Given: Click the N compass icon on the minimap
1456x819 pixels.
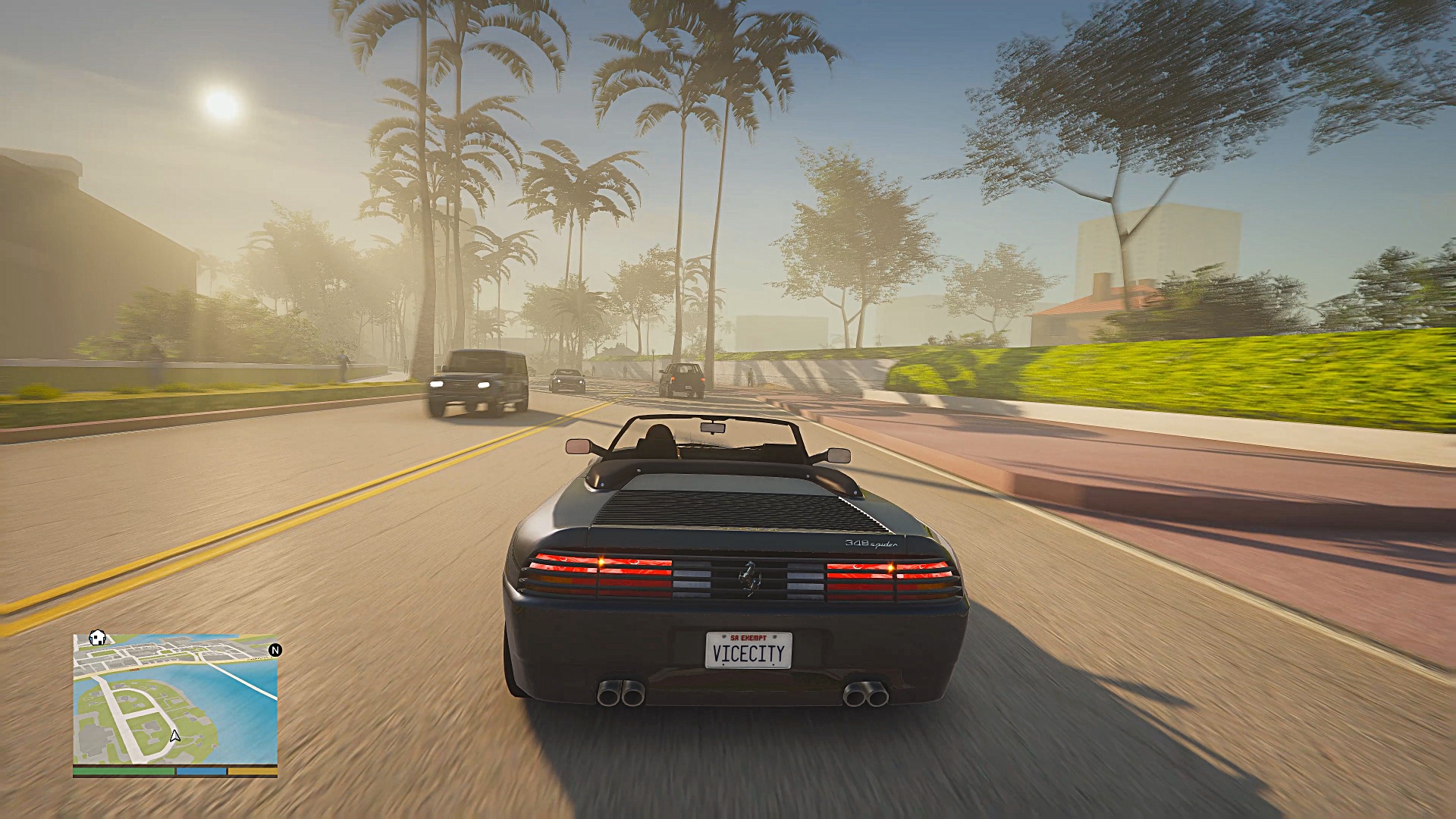Looking at the screenshot, I should coord(275,651).
